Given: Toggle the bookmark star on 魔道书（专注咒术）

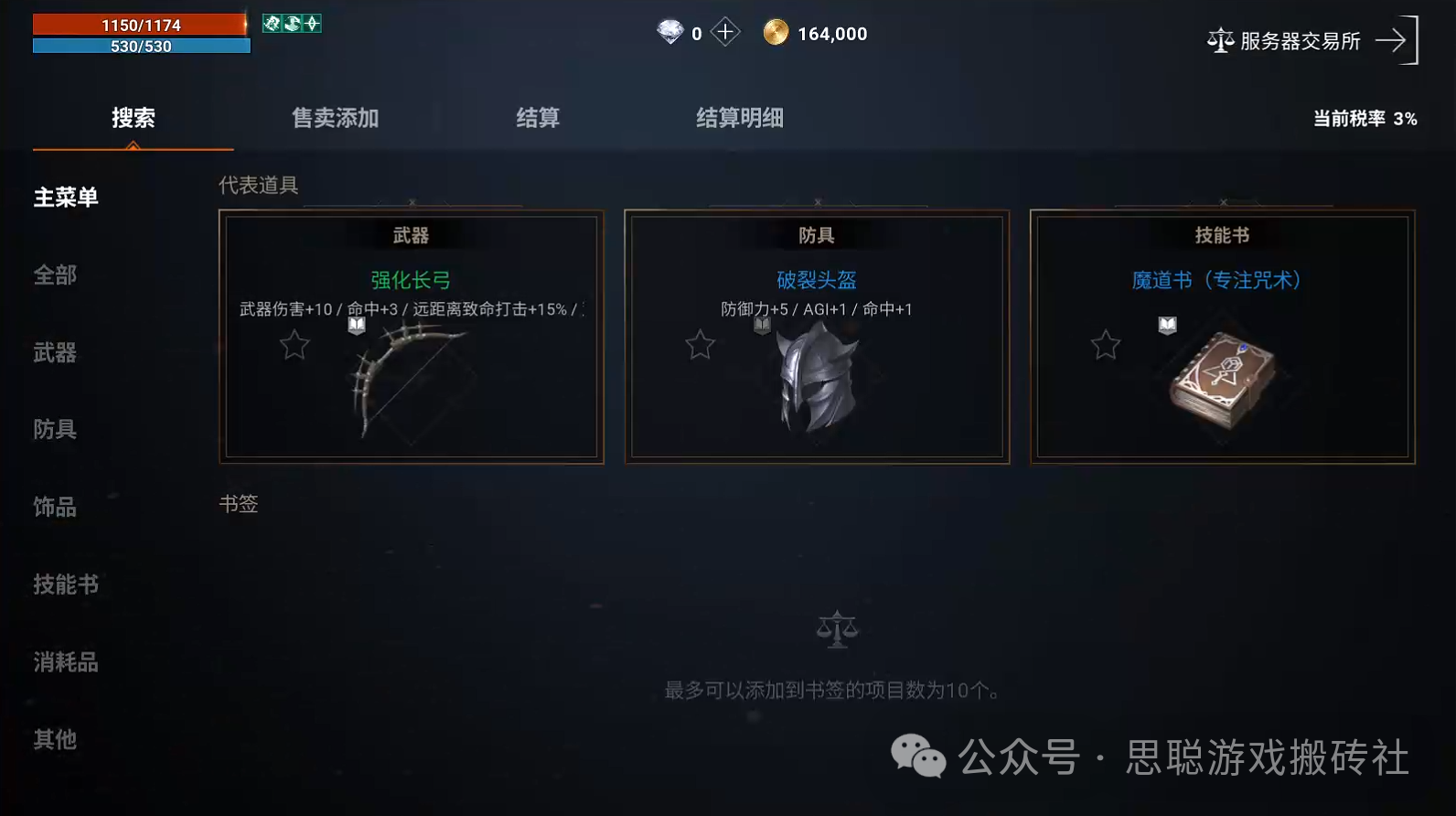Looking at the screenshot, I should [1106, 346].
